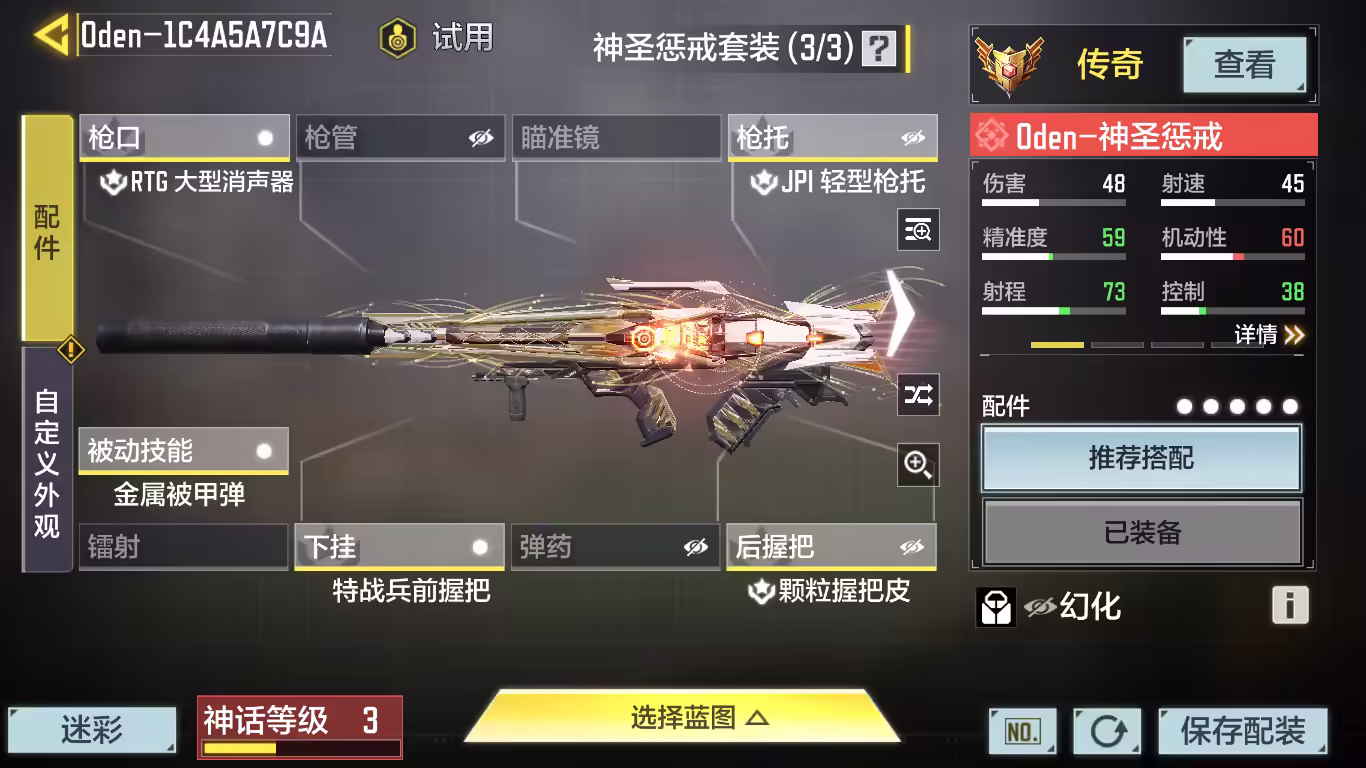Select the 下挂 underbarrel slot

click(400, 547)
